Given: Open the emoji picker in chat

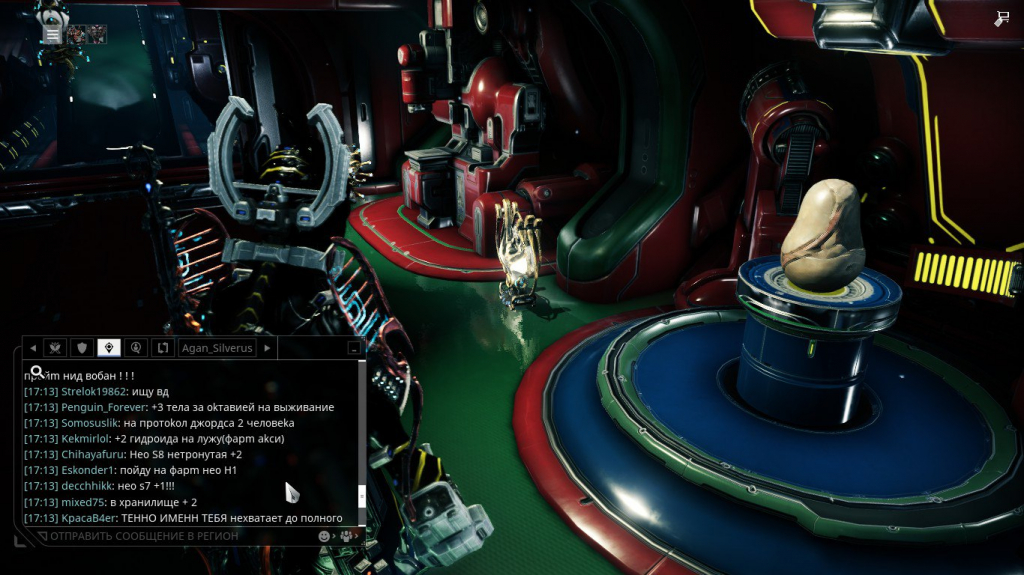Looking at the screenshot, I should pos(325,536).
